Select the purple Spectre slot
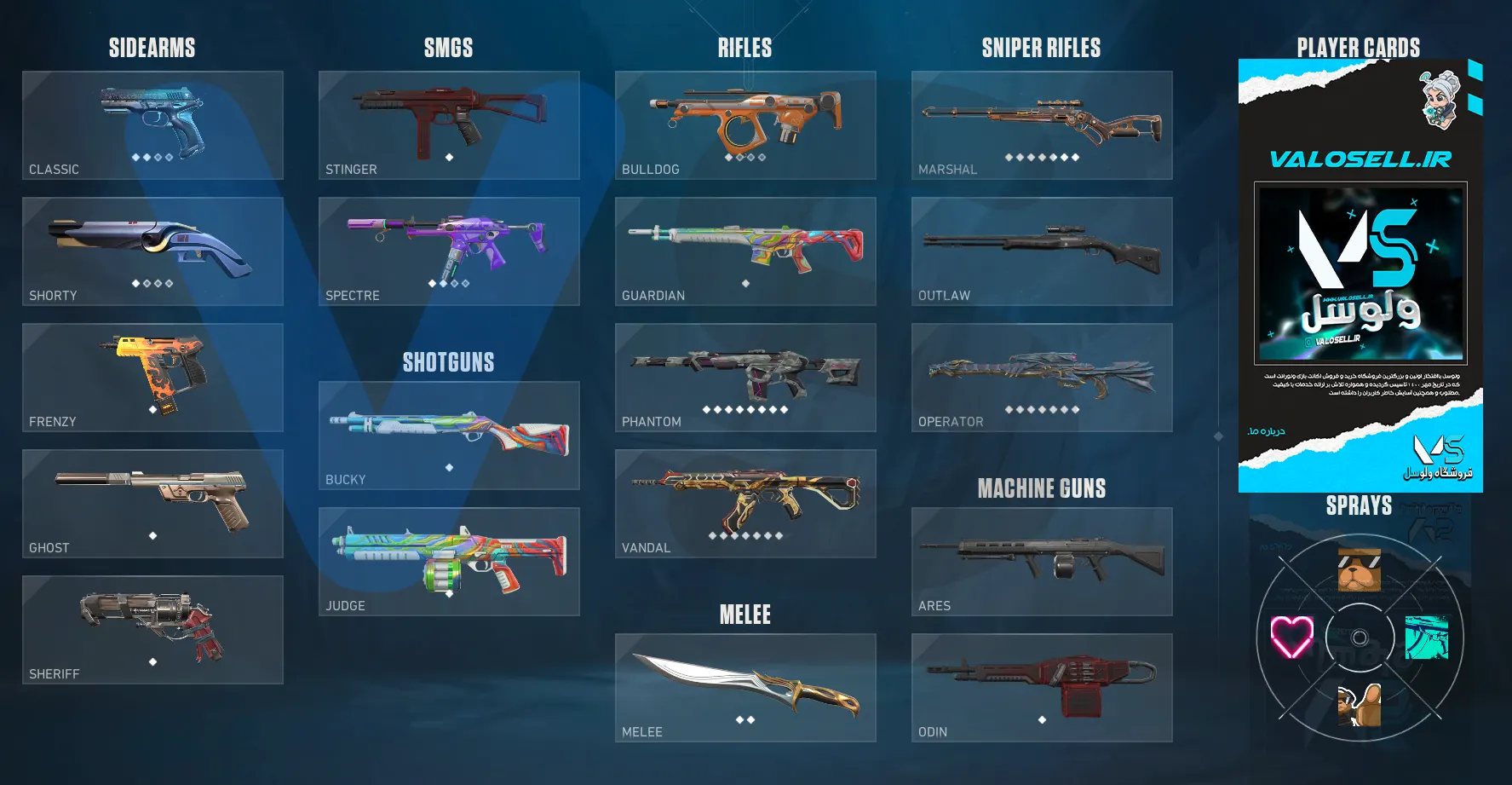This screenshot has width=1512, height=785. pyautogui.click(x=449, y=251)
